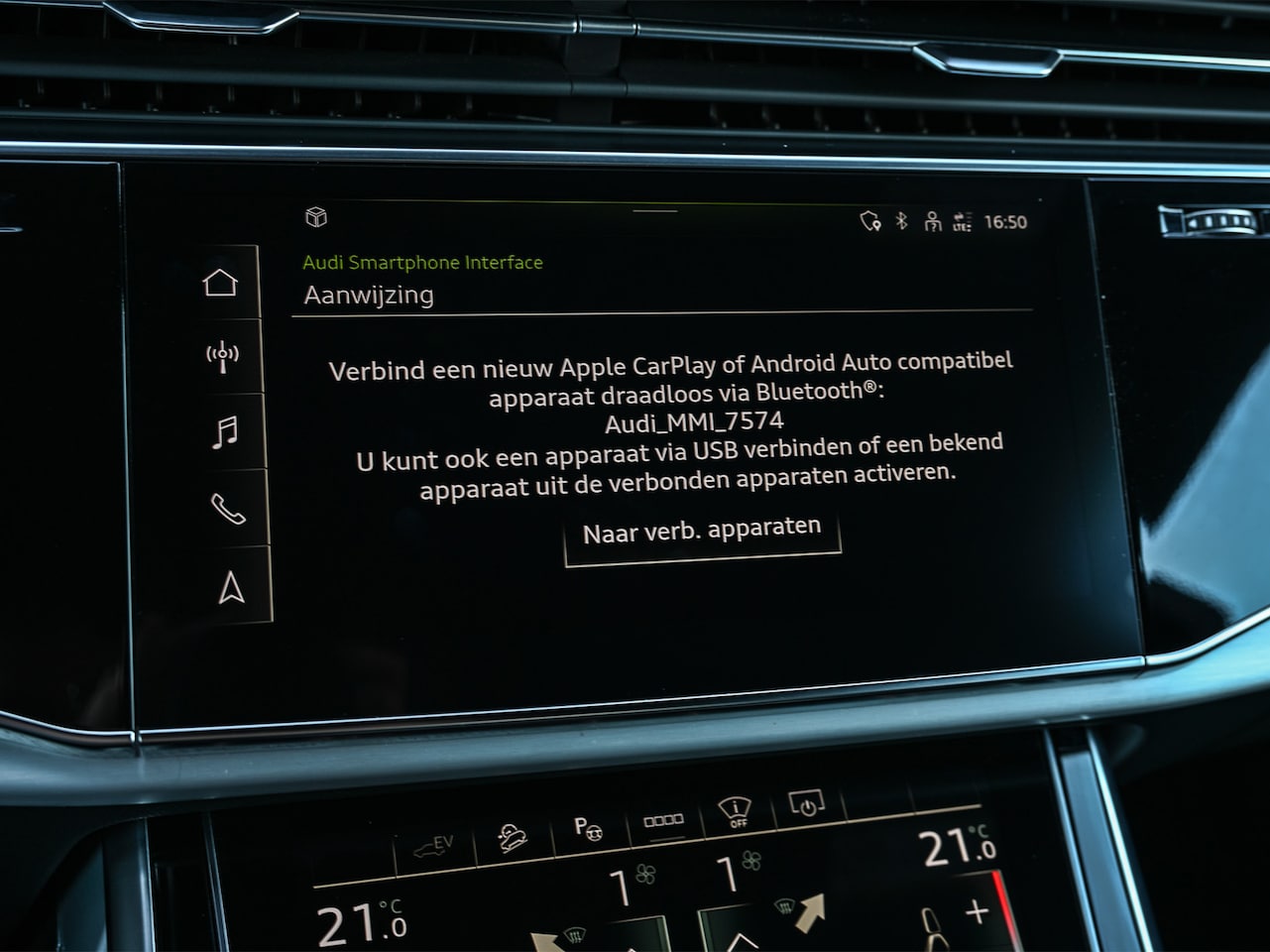The width and height of the screenshot is (1270, 952).
Task: Select the four squares shortcut button
Action: click(663, 820)
